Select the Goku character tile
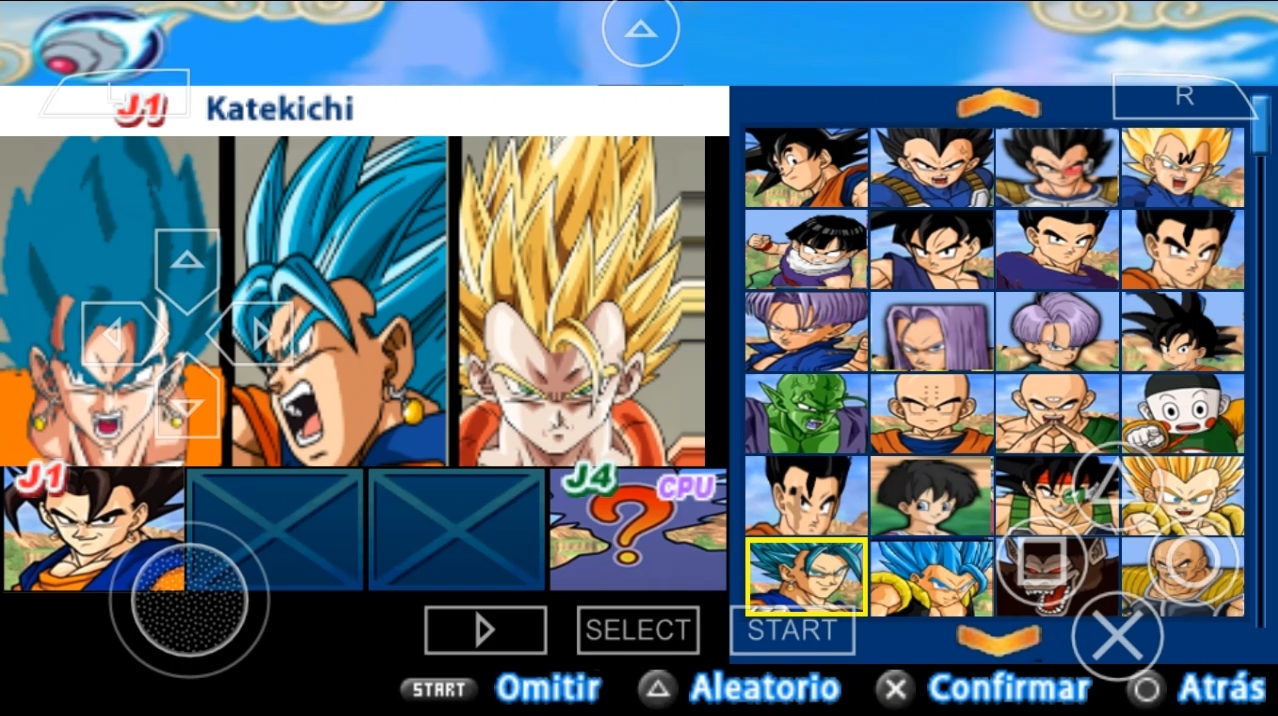The height and width of the screenshot is (716, 1278). coord(806,167)
